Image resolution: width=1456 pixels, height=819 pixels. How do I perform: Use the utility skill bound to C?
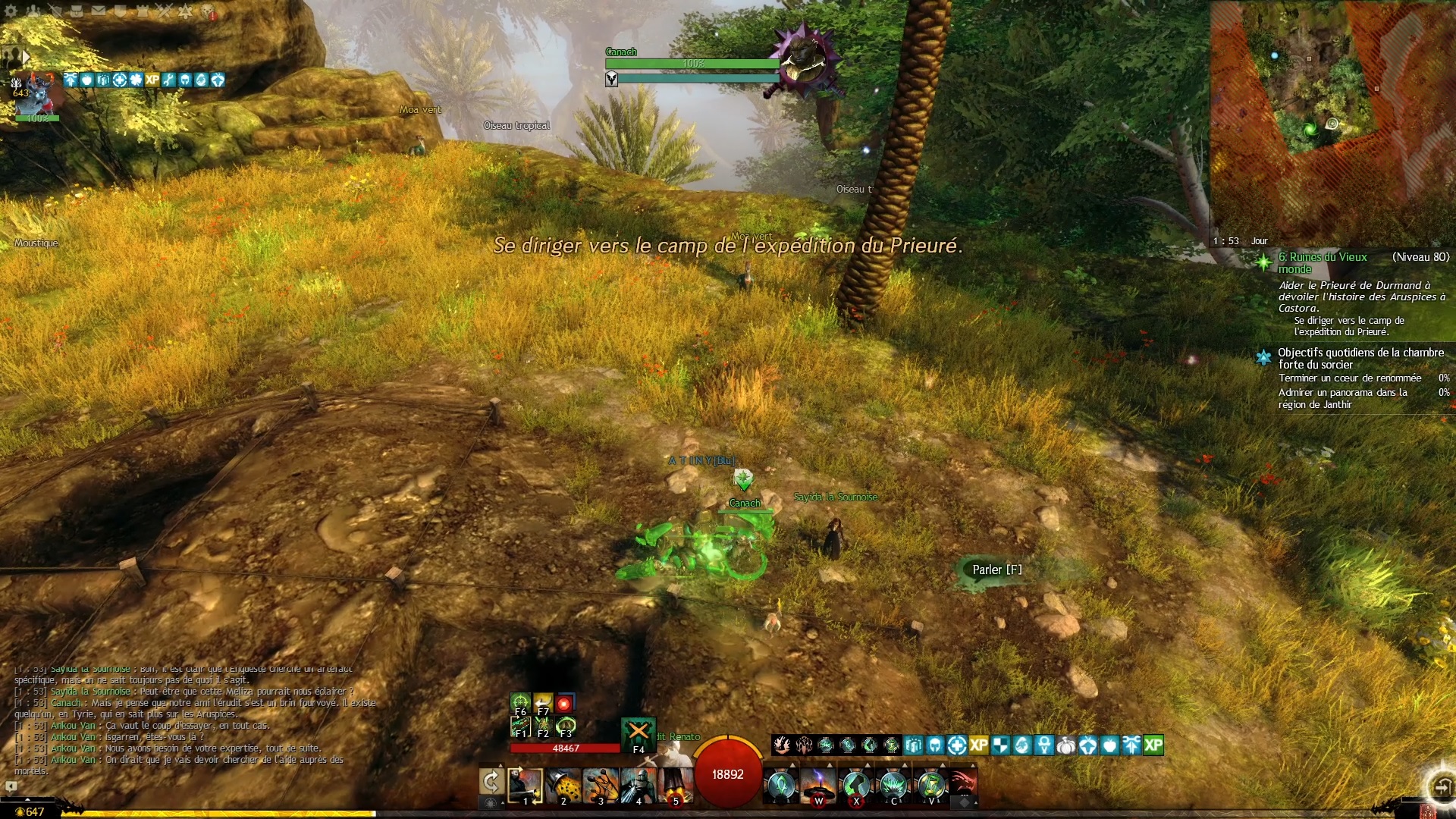pyautogui.click(x=894, y=786)
